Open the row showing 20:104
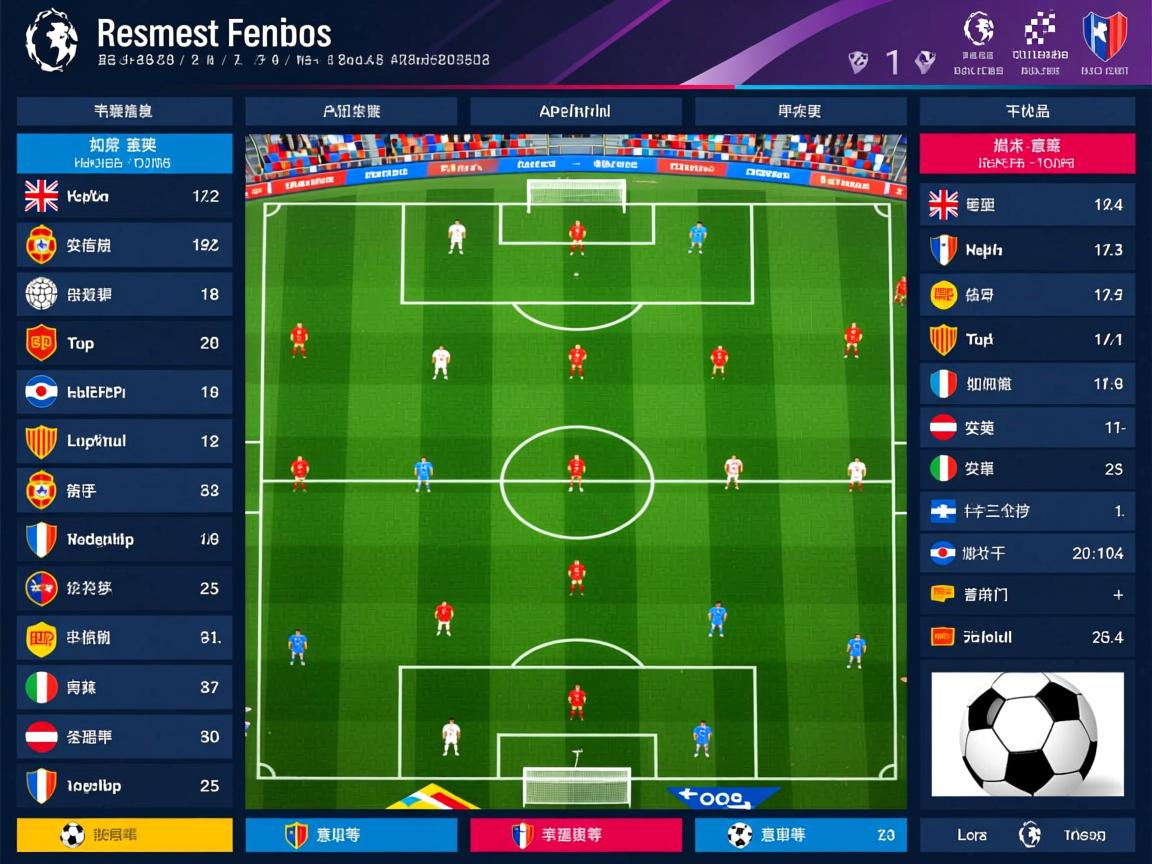Viewport: 1152px width, 864px height. (1027, 553)
